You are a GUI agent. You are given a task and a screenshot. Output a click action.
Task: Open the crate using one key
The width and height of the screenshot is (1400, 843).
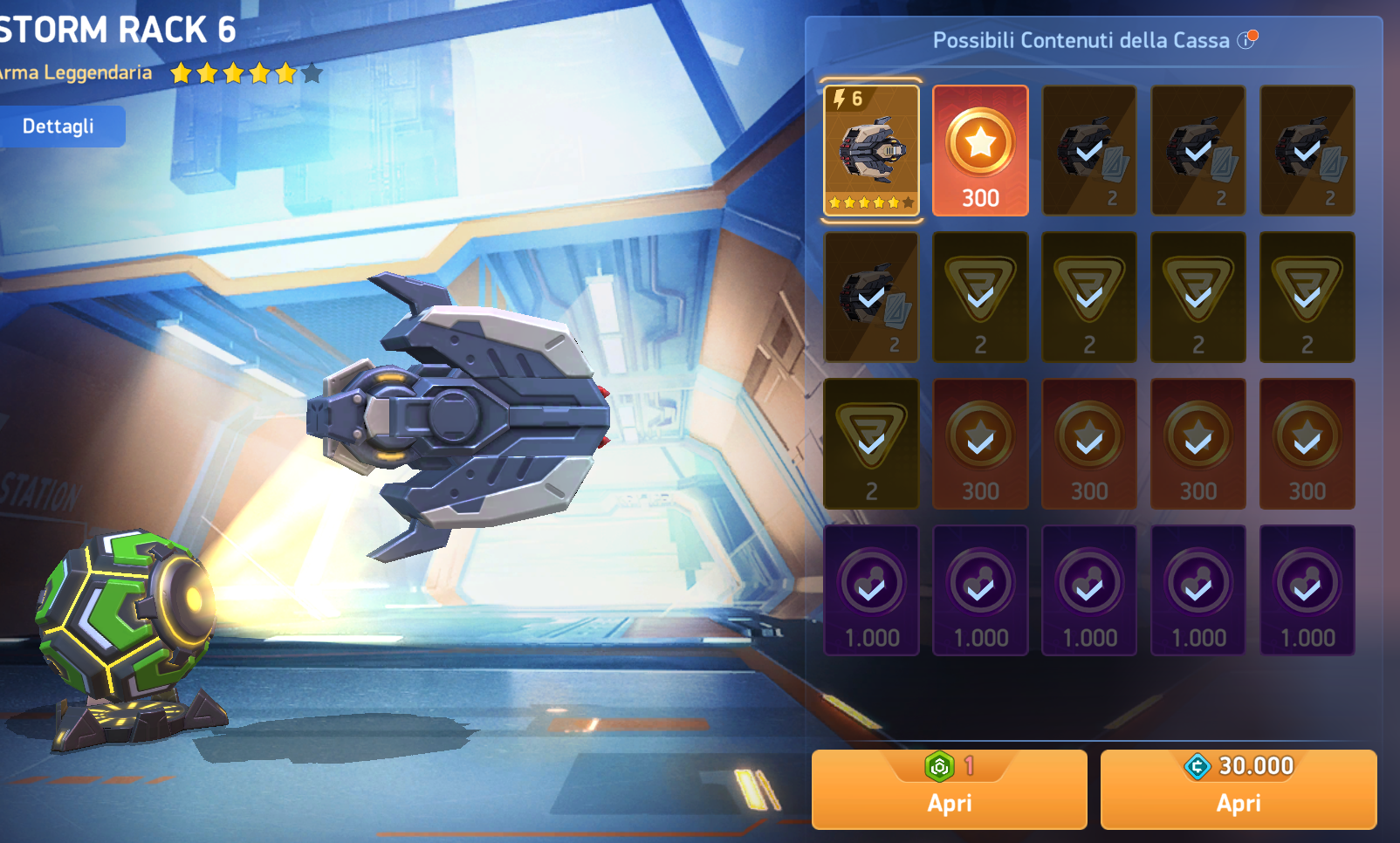point(949,790)
